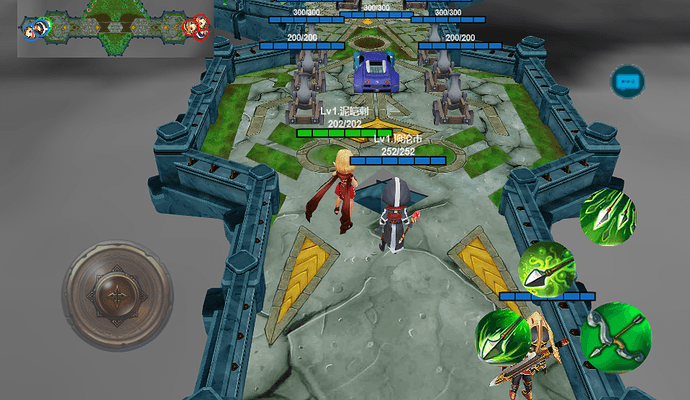Viewport: 690px width, 400px height.
Task: Use the swirling poison arrow skill
Action: click(x=546, y=269)
